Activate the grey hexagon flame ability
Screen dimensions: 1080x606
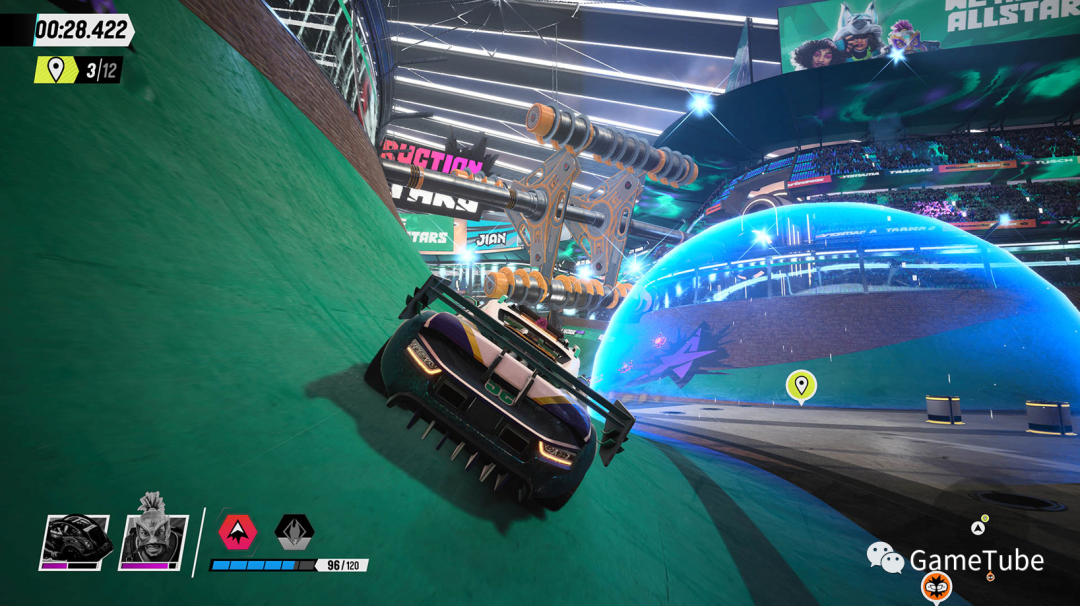(x=294, y=532)
